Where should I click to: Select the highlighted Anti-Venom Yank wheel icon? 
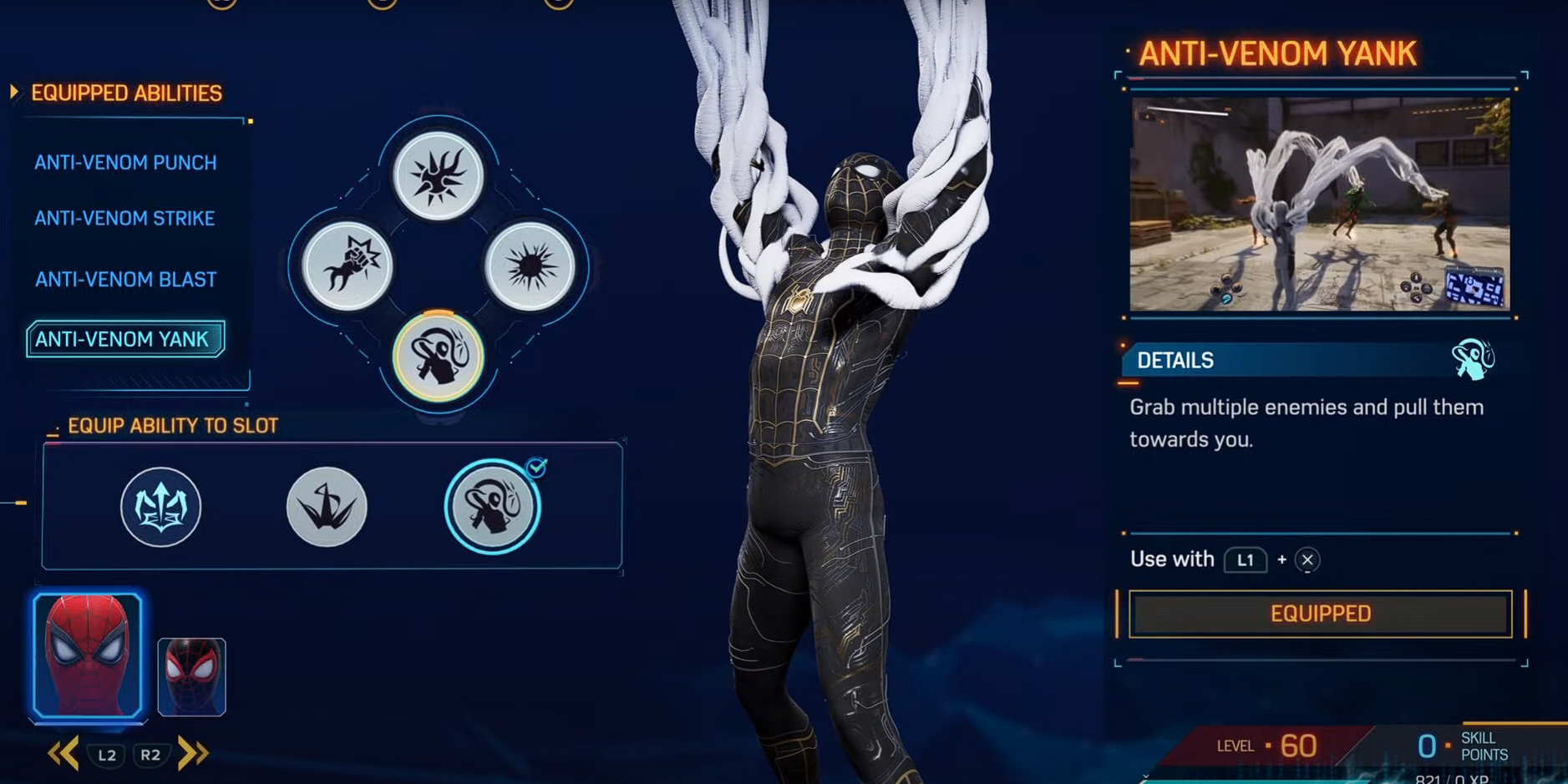click(438, 357)
